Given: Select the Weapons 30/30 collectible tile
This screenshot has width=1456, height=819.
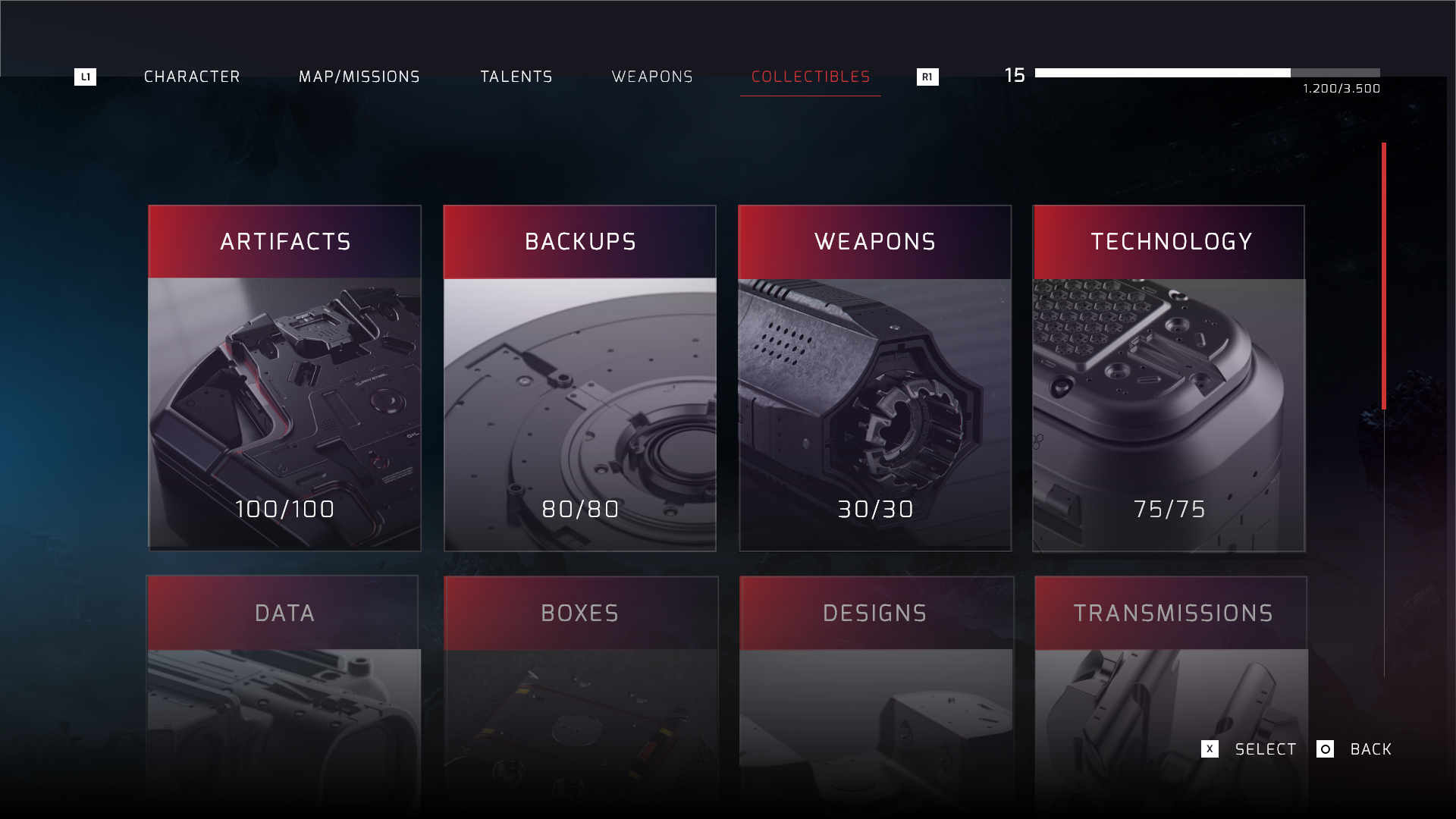Looking at the screenshot, I should tap(875, 378).
